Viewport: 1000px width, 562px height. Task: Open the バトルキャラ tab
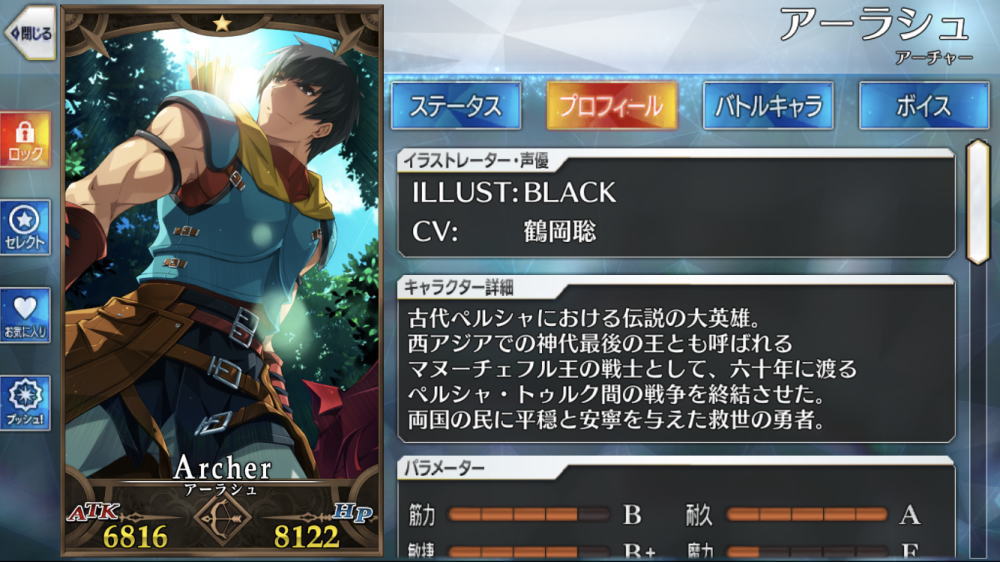tap(768, 106)
